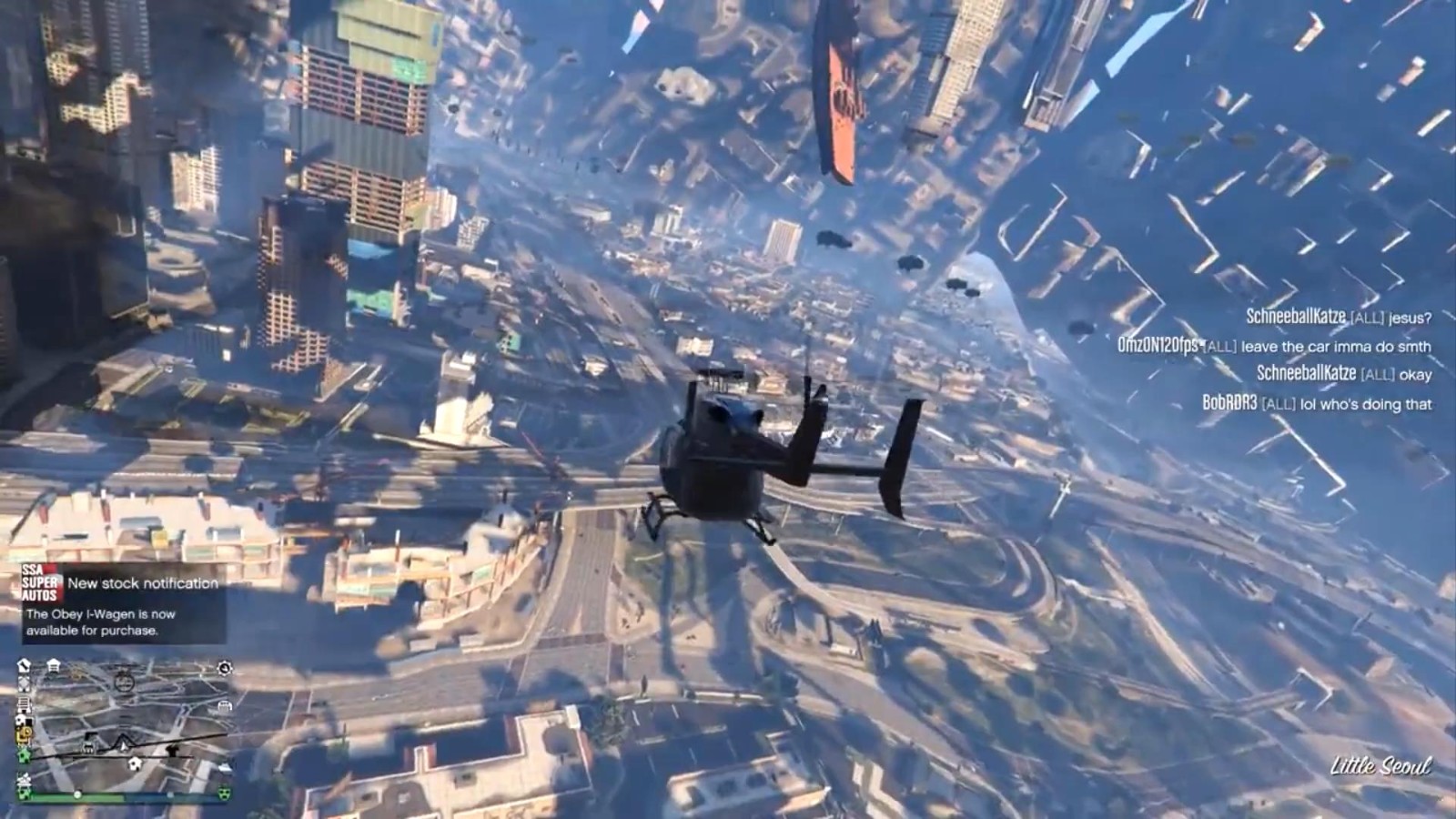The height and width of the screenshot is (819, 1456).
Task: Click the bus depot blip on minimap left
Action: [x=24, y=703]
